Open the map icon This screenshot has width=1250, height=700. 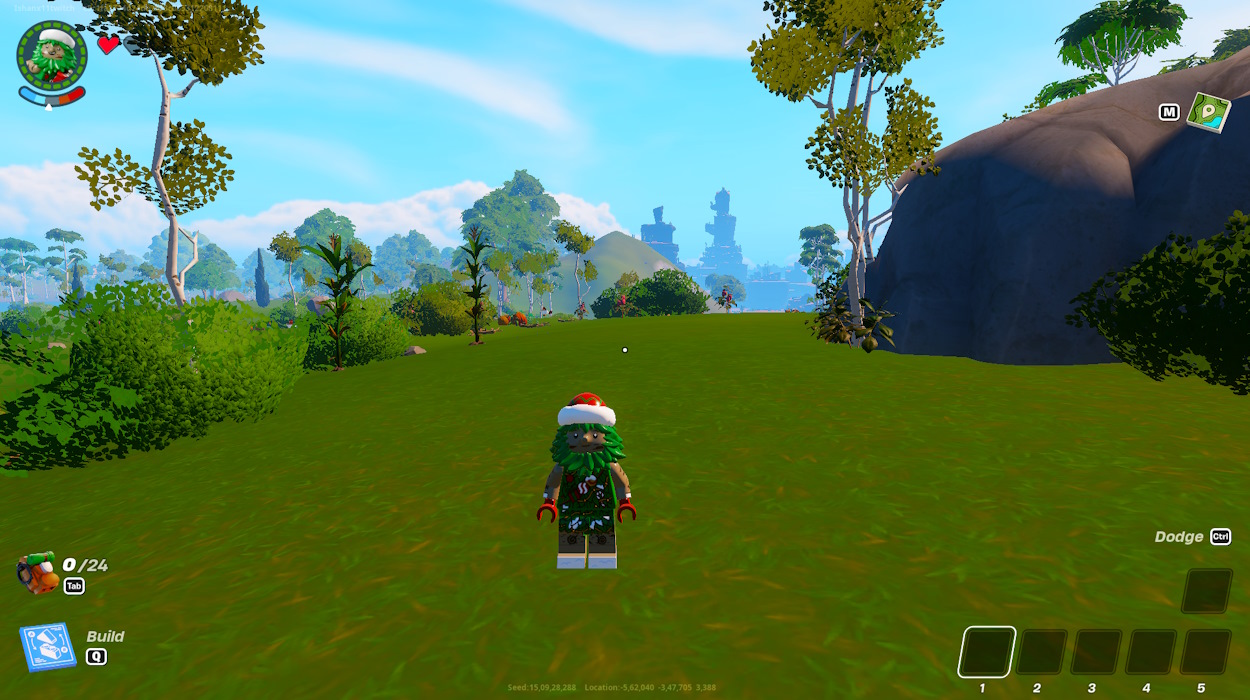pyautogui.click(x=1208, y=112)
